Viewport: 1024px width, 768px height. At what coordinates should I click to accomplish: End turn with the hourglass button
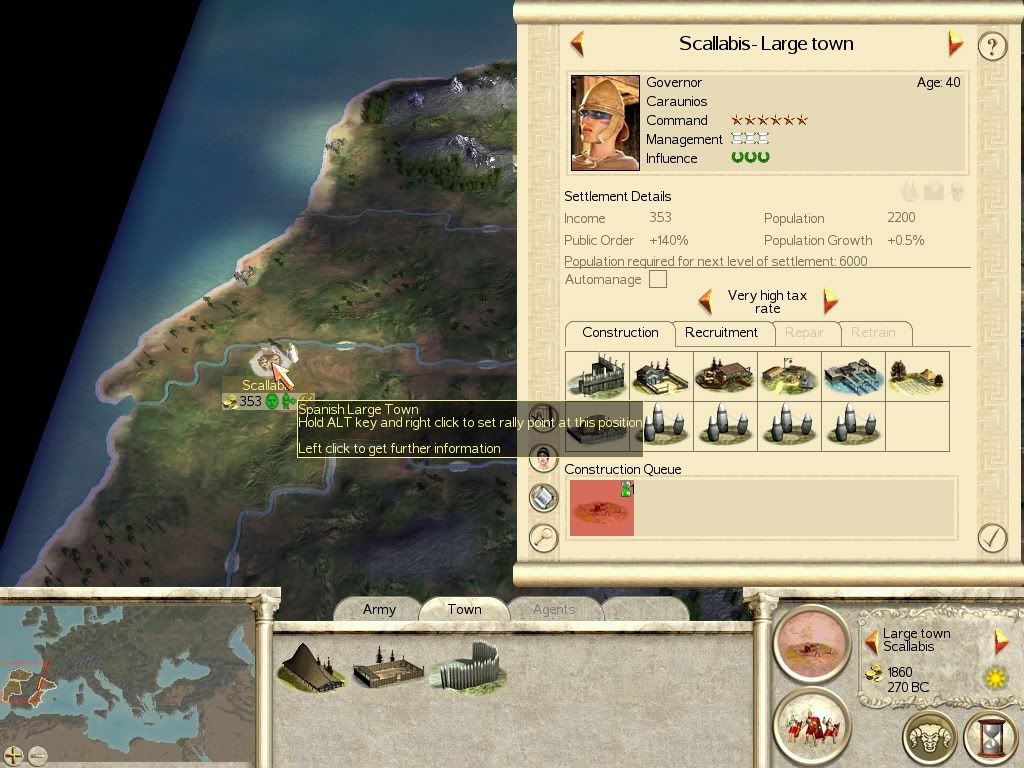990,738
